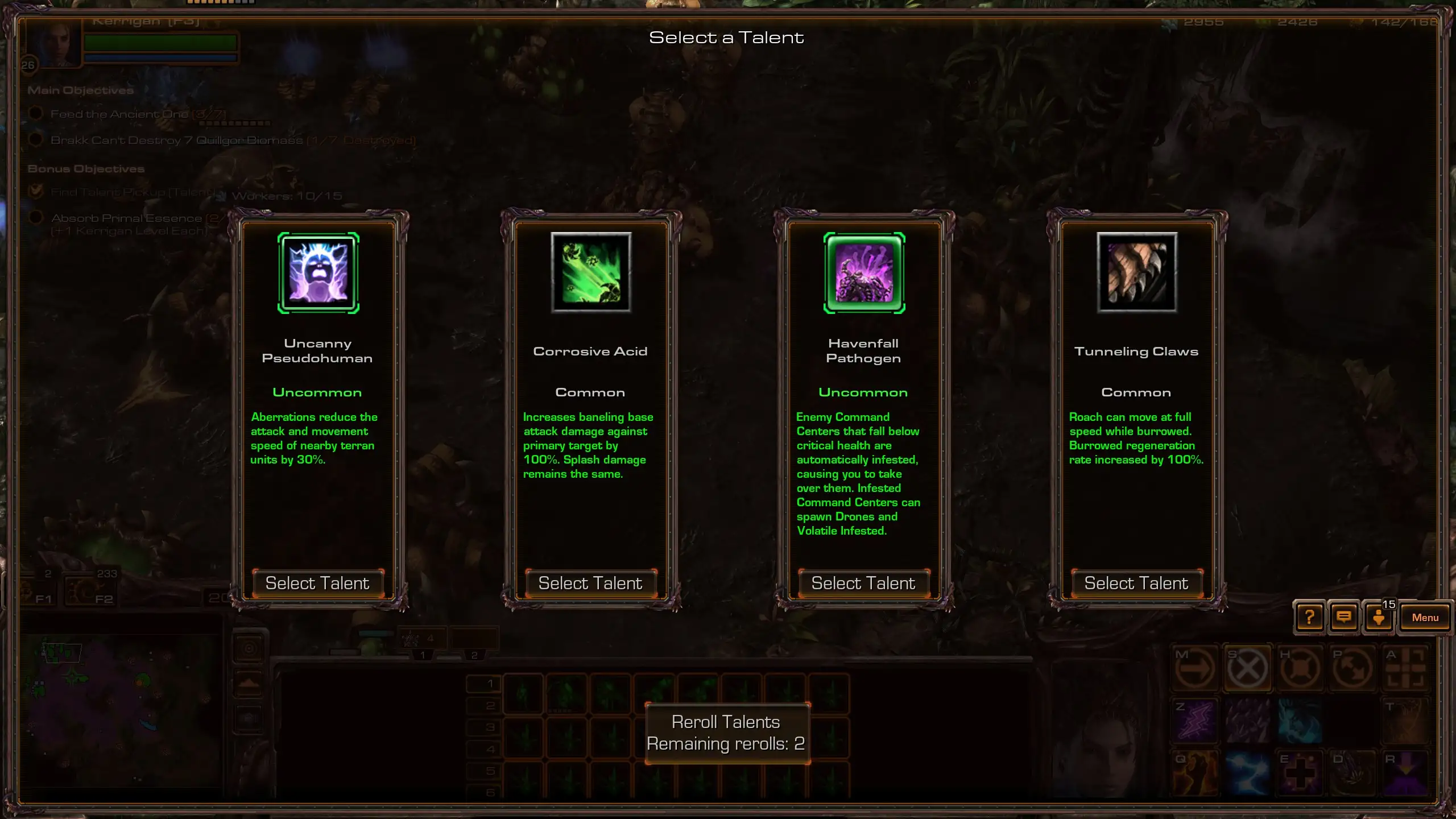Select the Uncanny Pseudohuman talent

click(317, 584)
